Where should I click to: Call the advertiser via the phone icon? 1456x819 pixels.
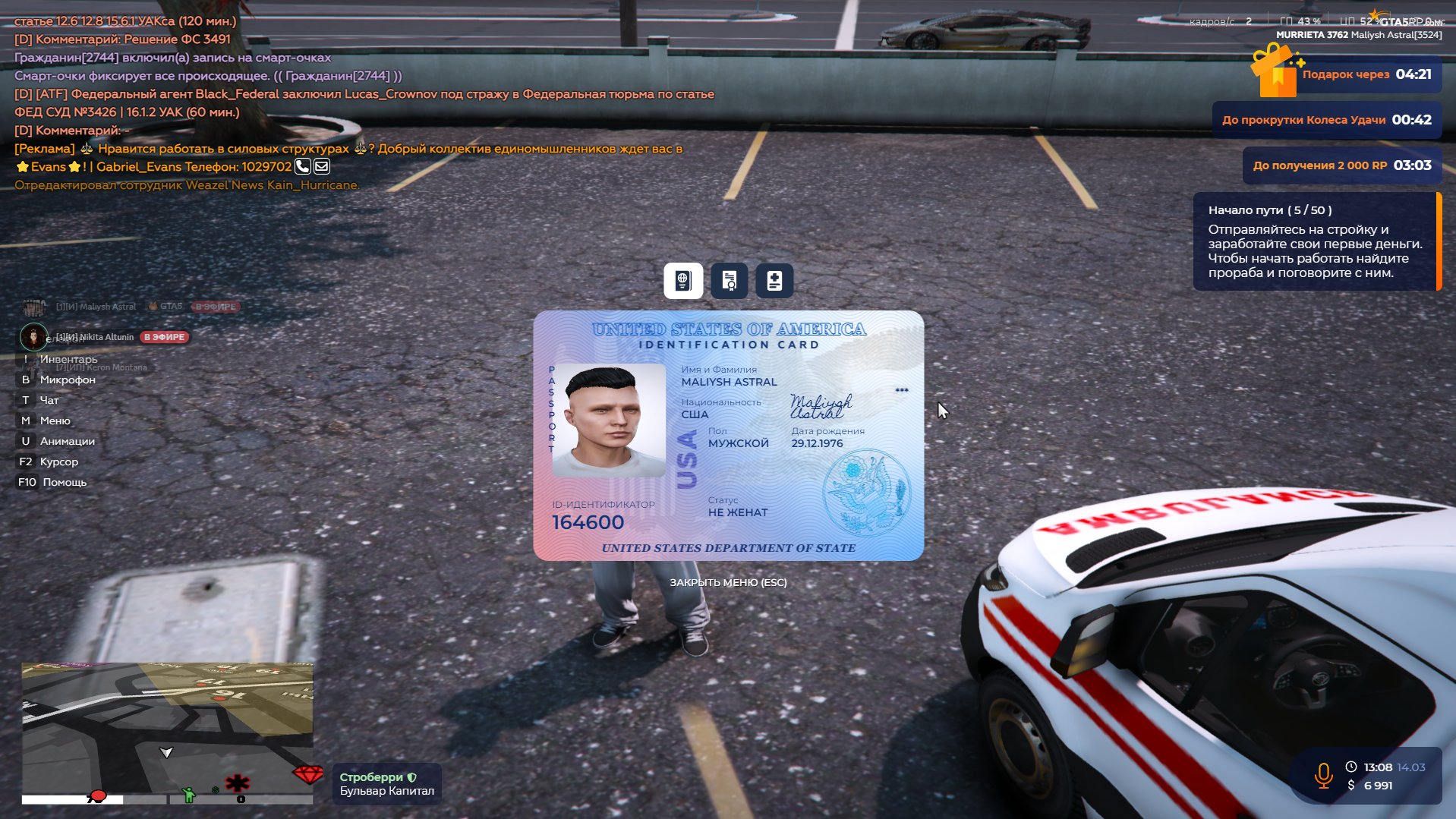[302, 166]
